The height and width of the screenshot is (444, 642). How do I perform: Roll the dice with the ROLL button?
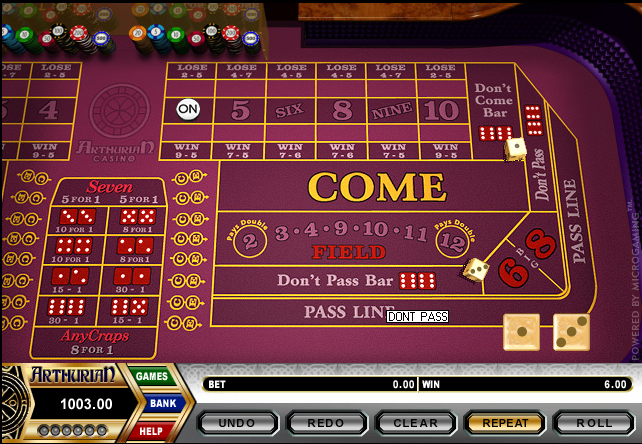click(594, 423)
